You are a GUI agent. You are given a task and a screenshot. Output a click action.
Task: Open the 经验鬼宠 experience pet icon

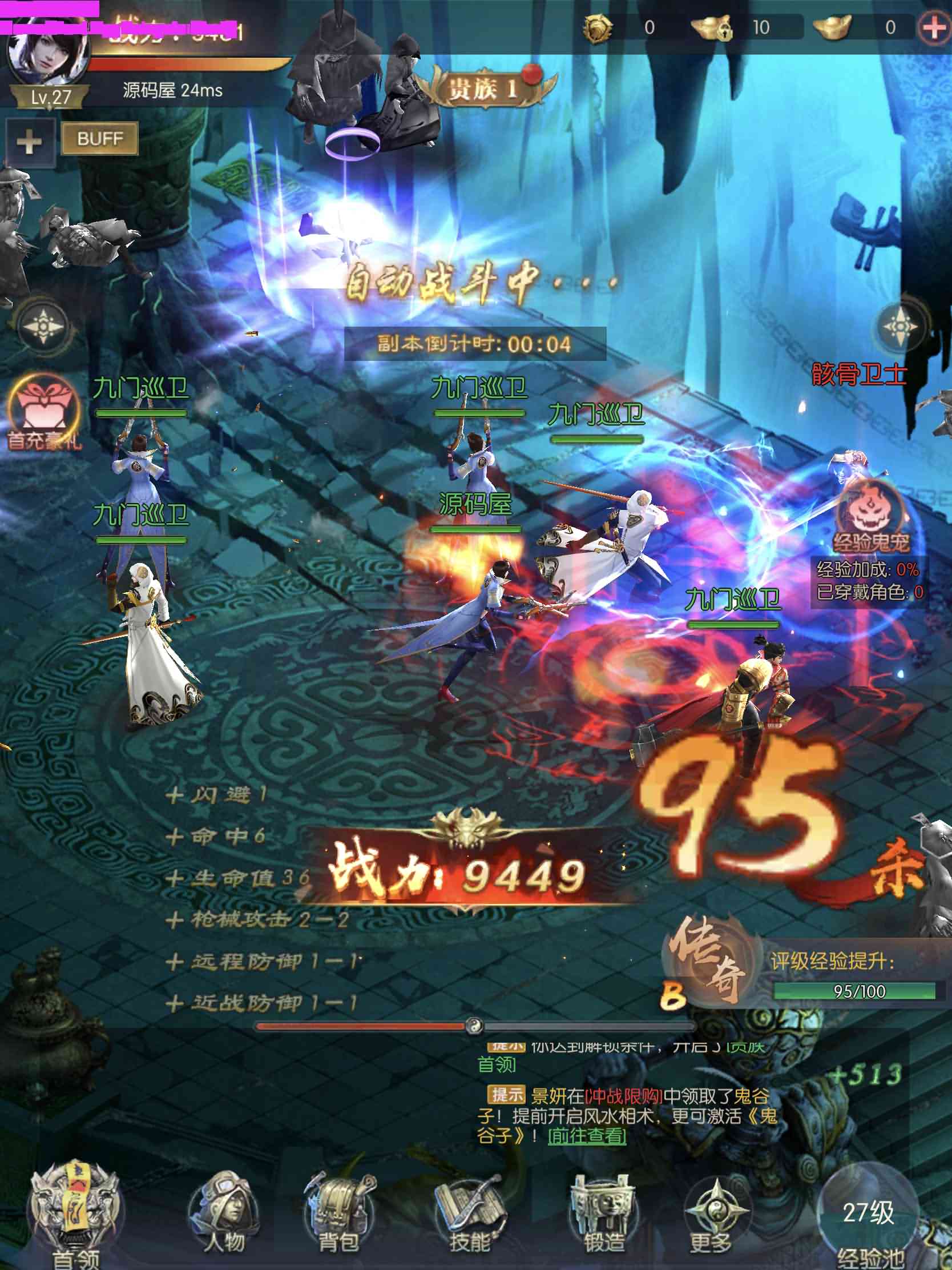869,516
